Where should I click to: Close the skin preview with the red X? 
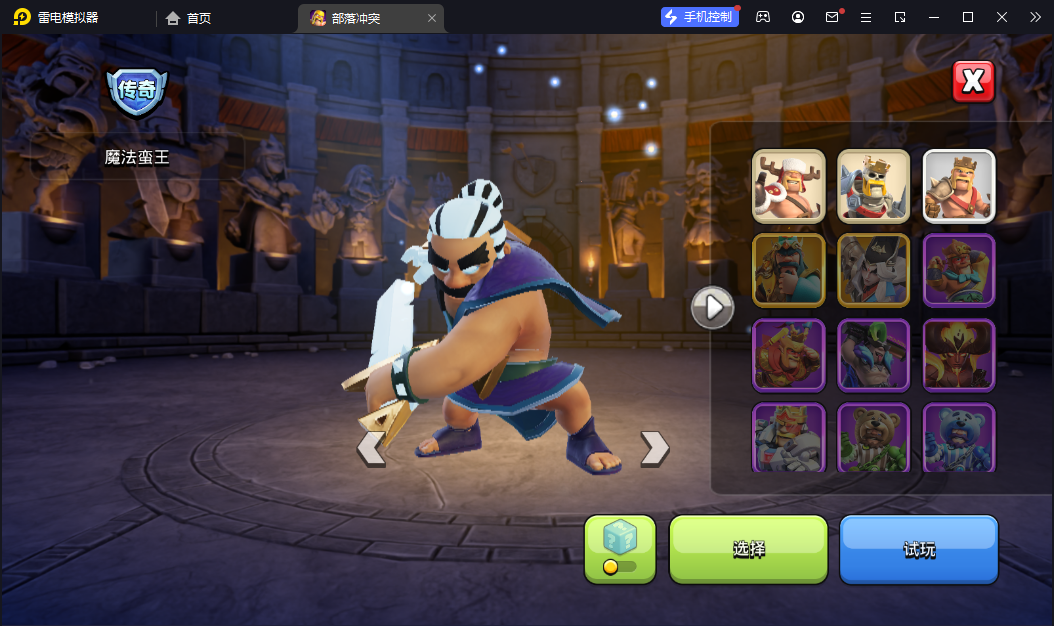point(973,81)
